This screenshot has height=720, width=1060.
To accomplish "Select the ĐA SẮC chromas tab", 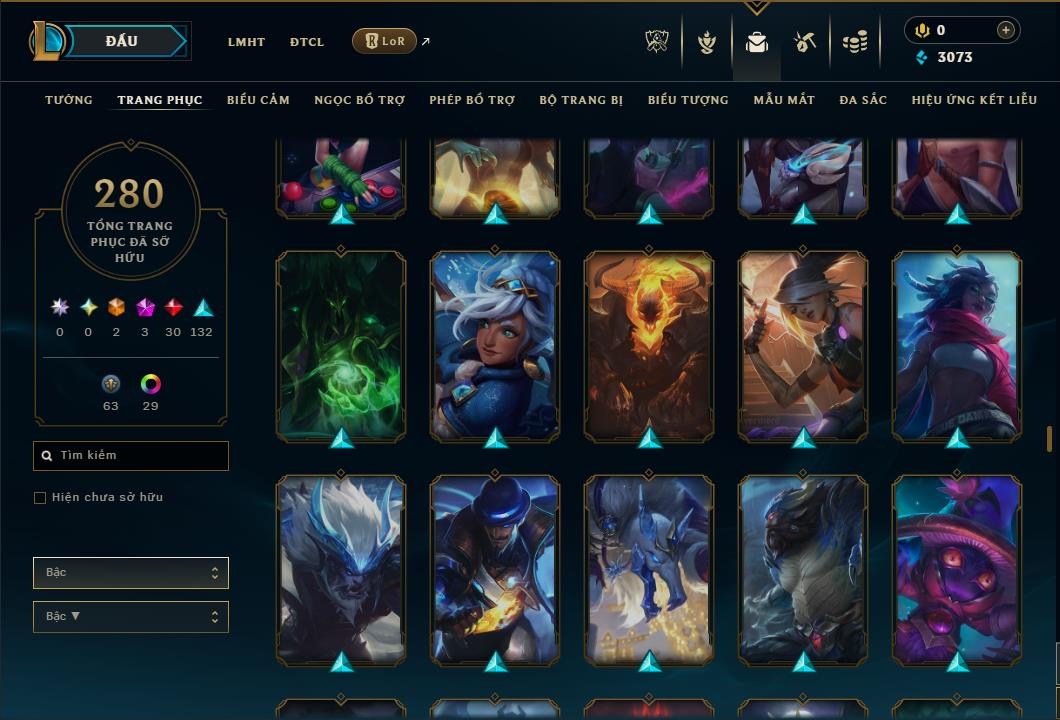I will click(863, 100).
